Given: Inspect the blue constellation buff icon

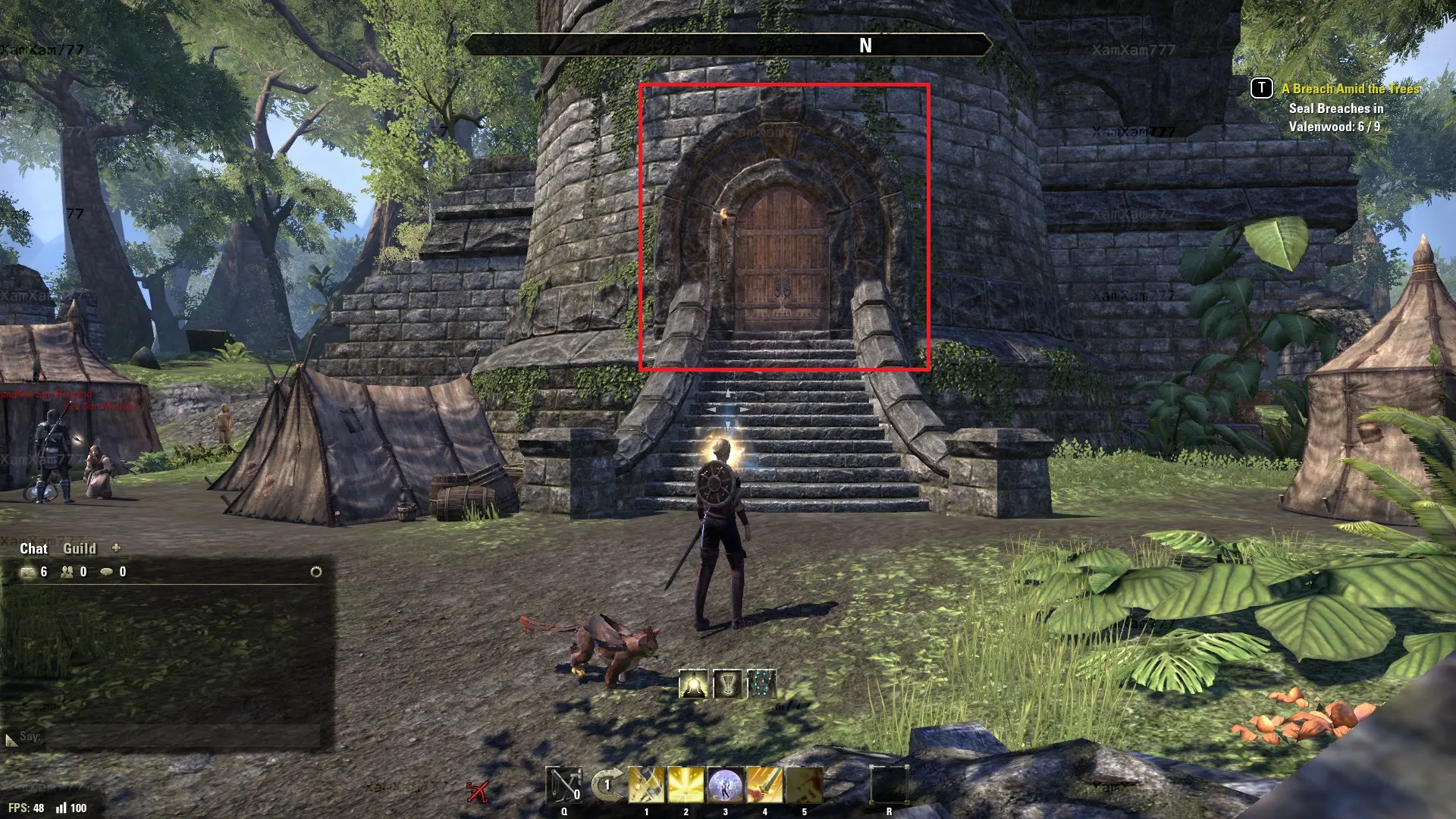Looking at the screenshot, I should (762, 684).
